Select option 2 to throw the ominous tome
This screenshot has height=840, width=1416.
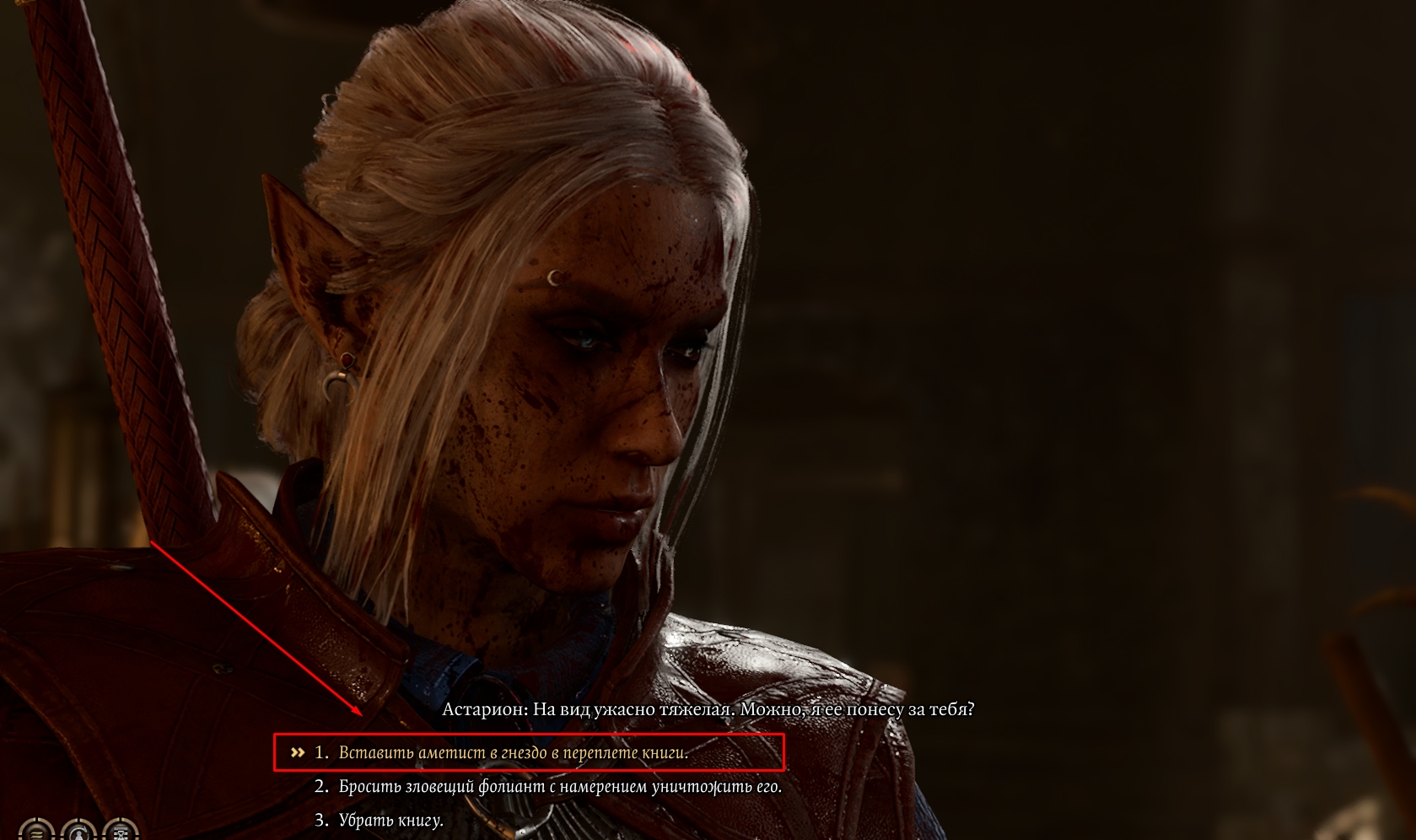pos(559,787)
